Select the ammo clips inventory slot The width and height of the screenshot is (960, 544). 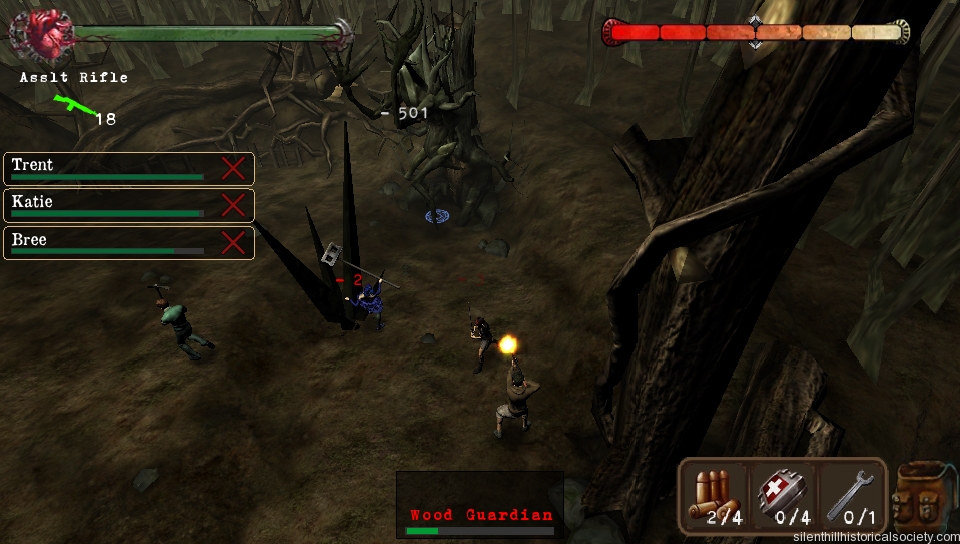716,496
